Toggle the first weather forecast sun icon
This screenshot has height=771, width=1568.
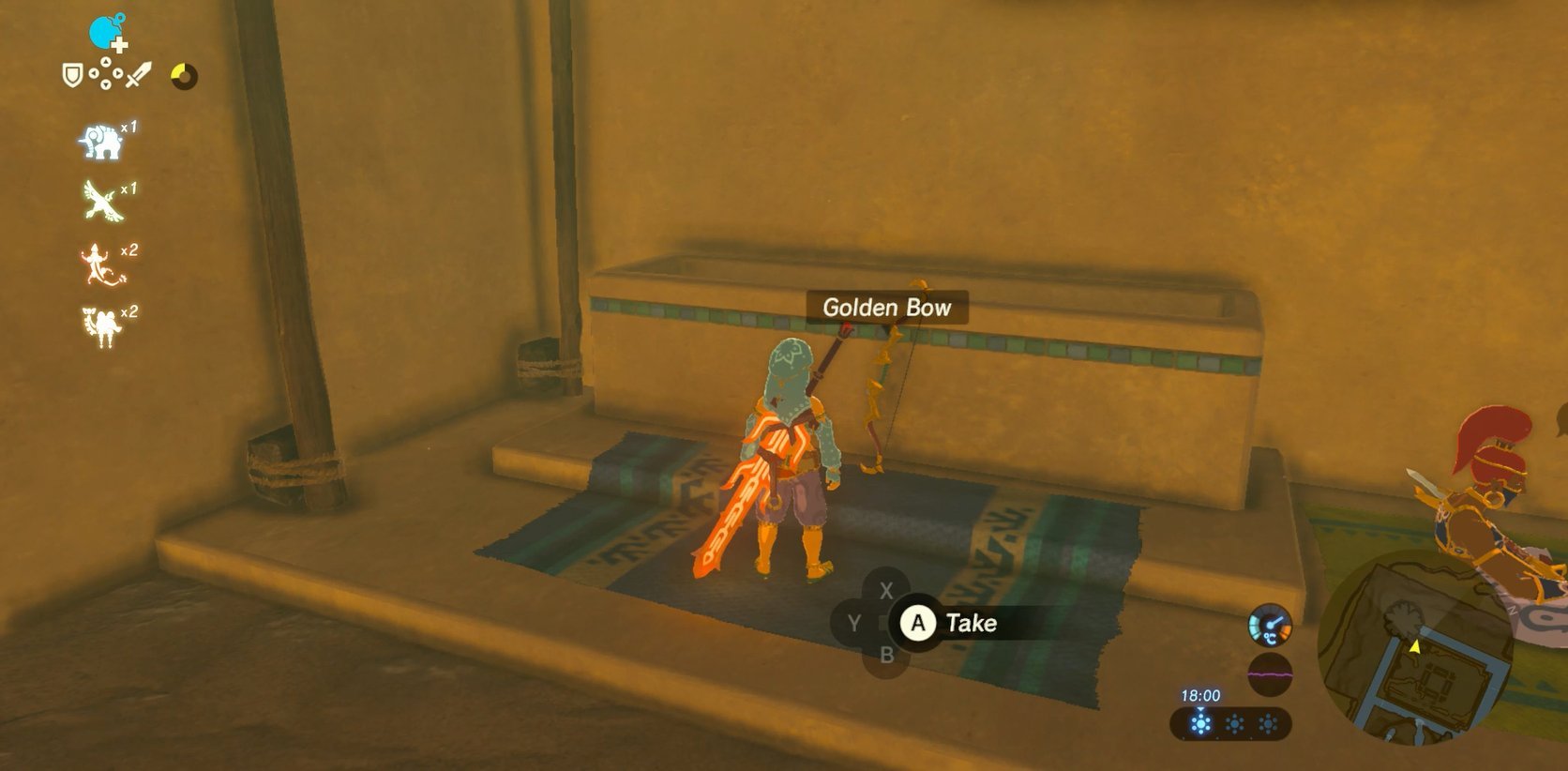click(x=1203, y=724)
